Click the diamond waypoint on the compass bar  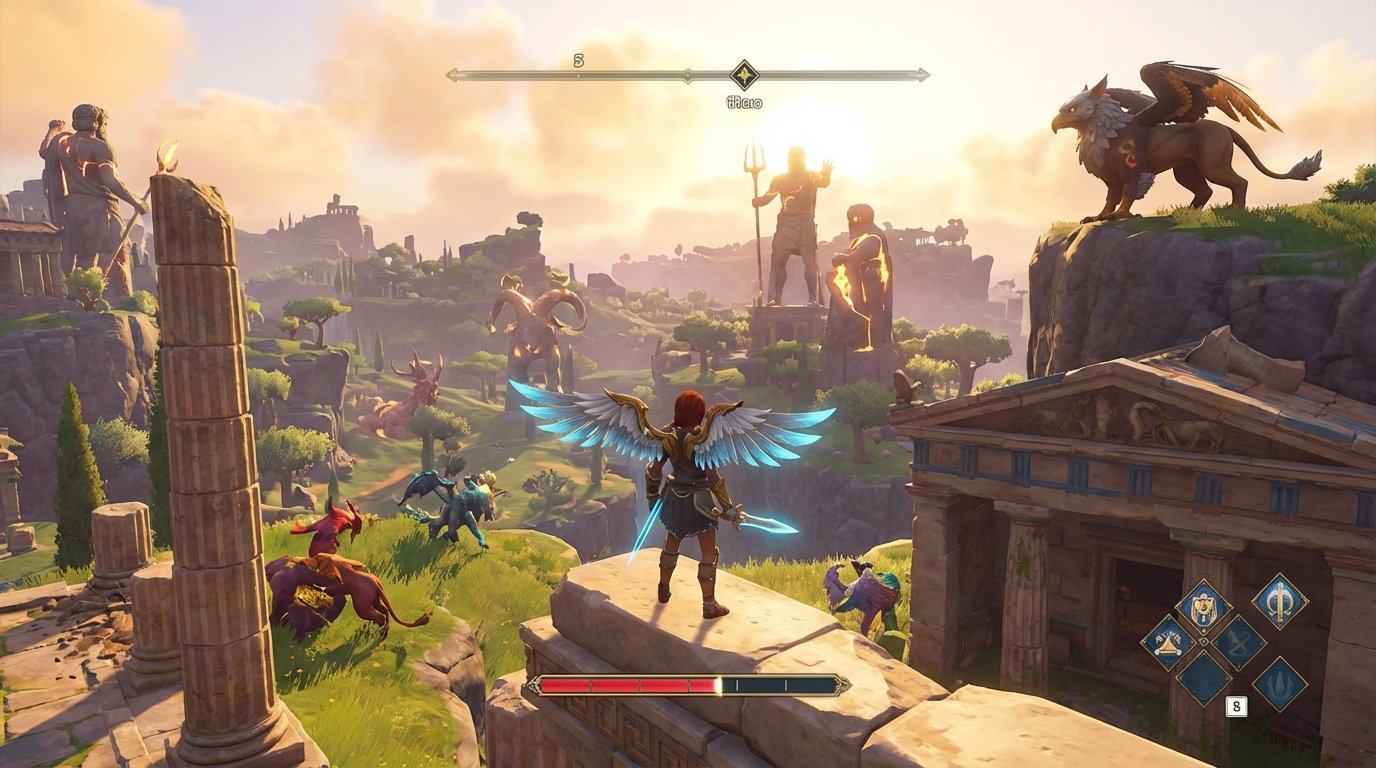coord(744,73)
